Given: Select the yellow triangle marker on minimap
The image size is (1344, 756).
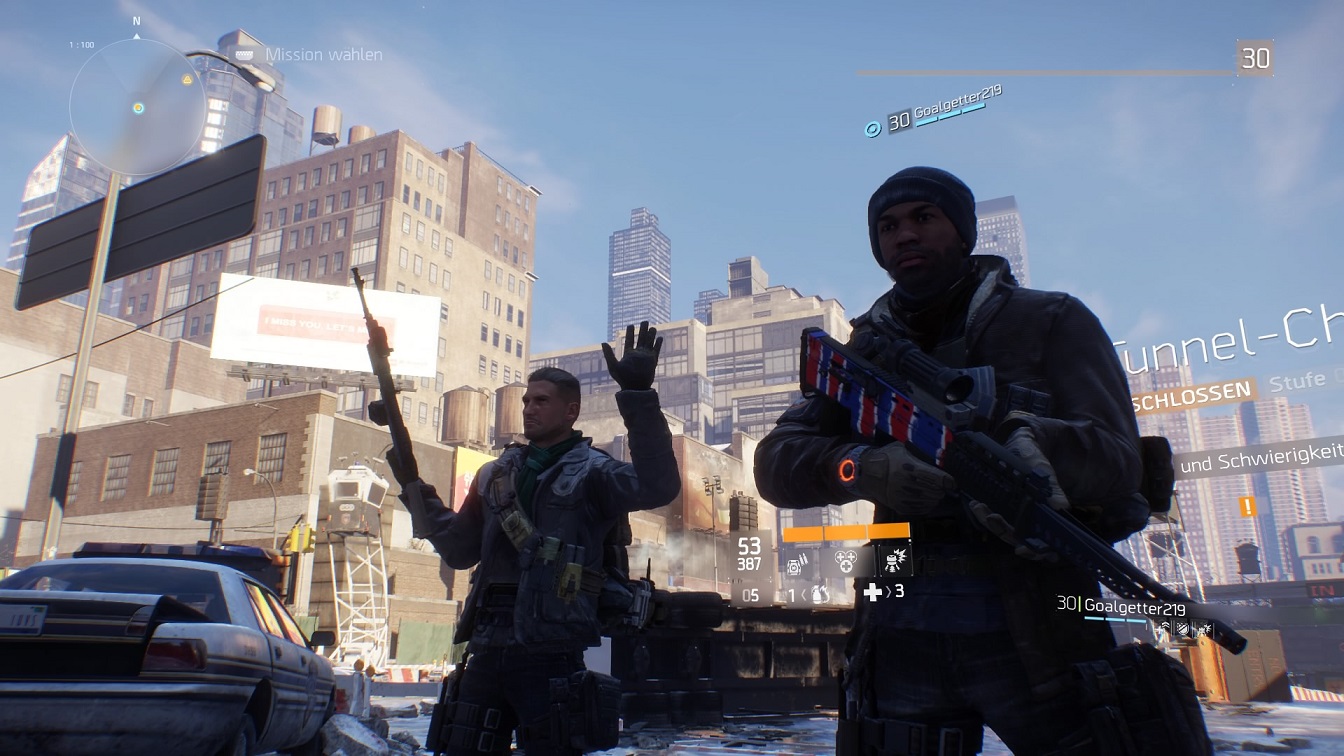Looking at the screenshot, I should [x=187, y=79].
